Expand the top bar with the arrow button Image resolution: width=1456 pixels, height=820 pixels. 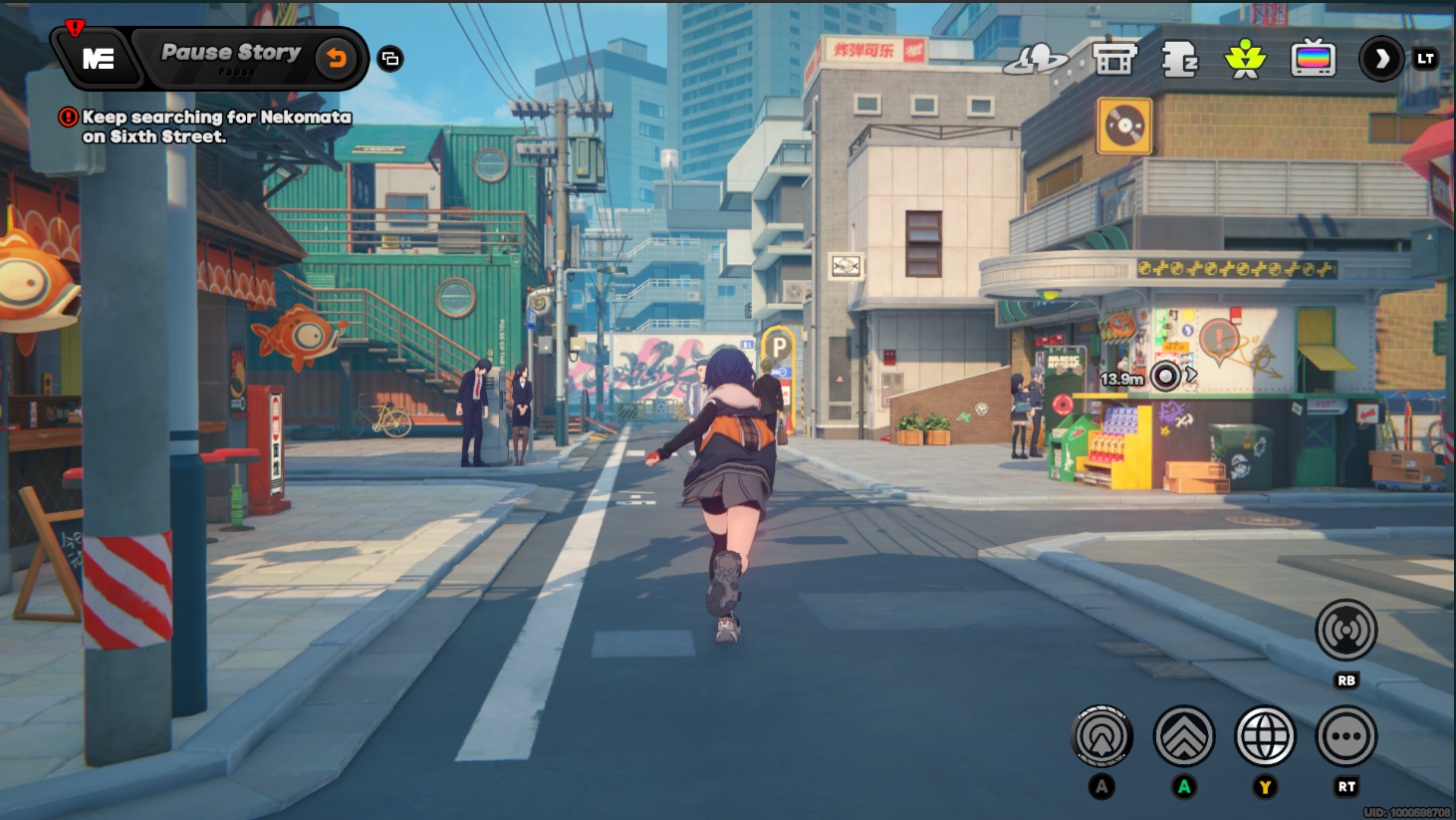click(1381, 59)
